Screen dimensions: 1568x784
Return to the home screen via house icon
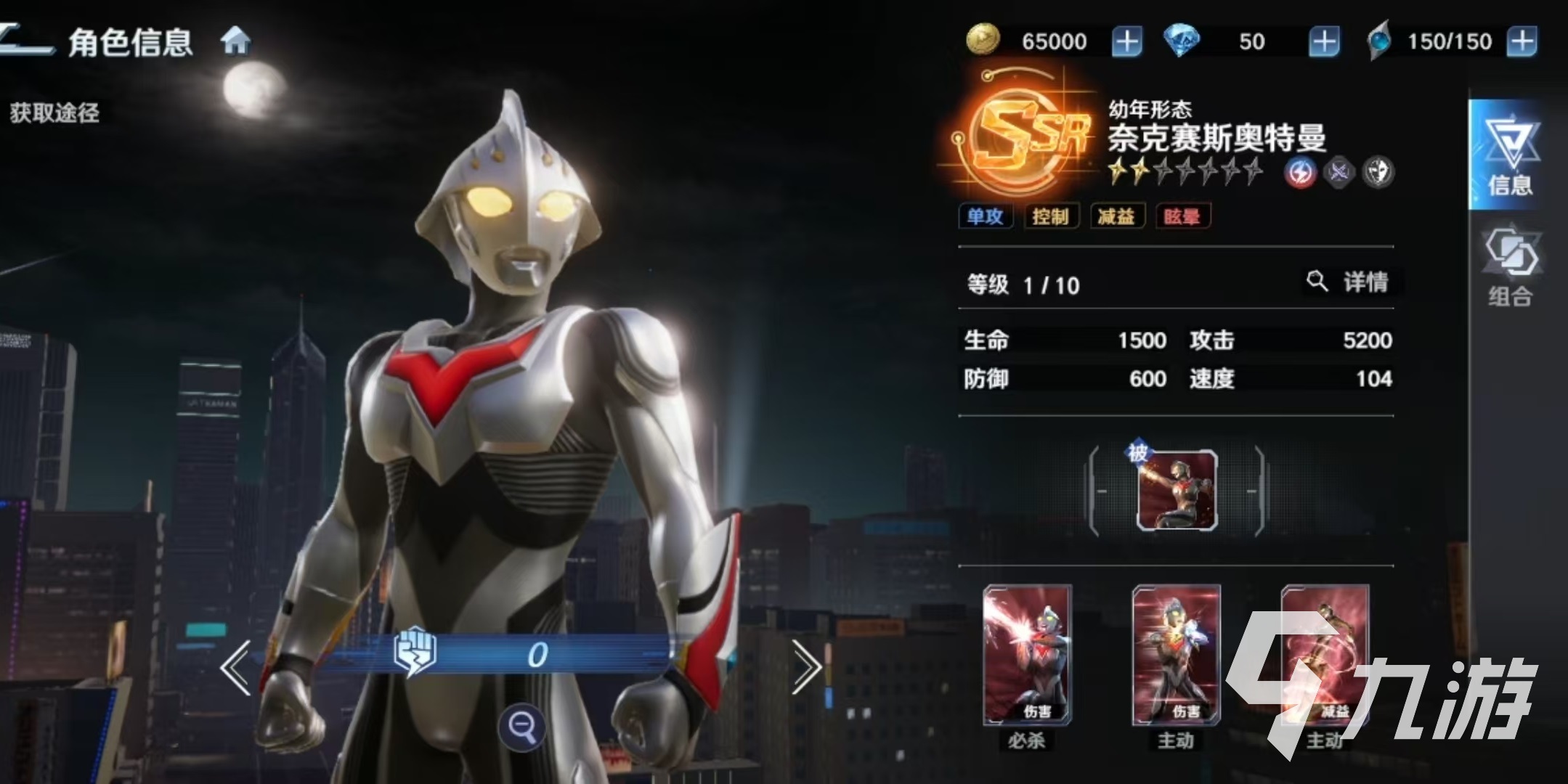pos(235,41)
